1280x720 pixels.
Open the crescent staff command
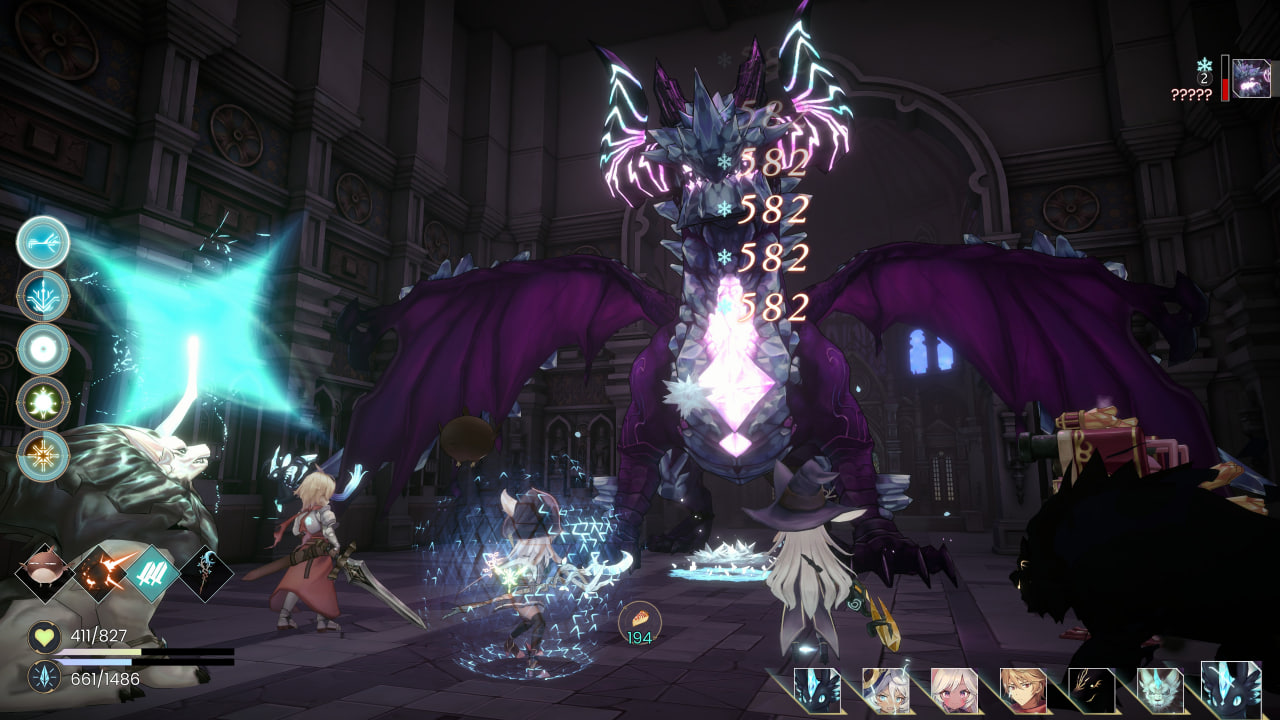[207, 573]
